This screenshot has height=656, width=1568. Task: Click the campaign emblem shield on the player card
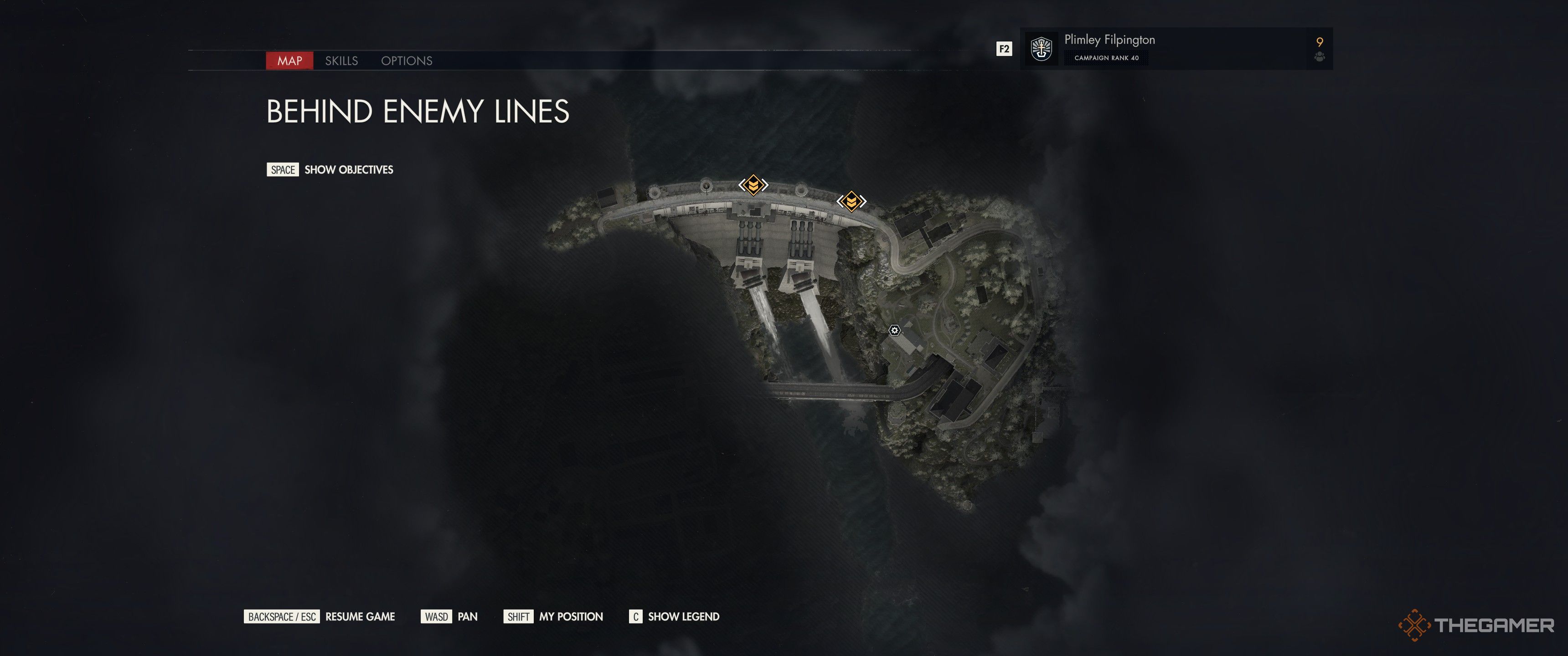pos(1042,49)
